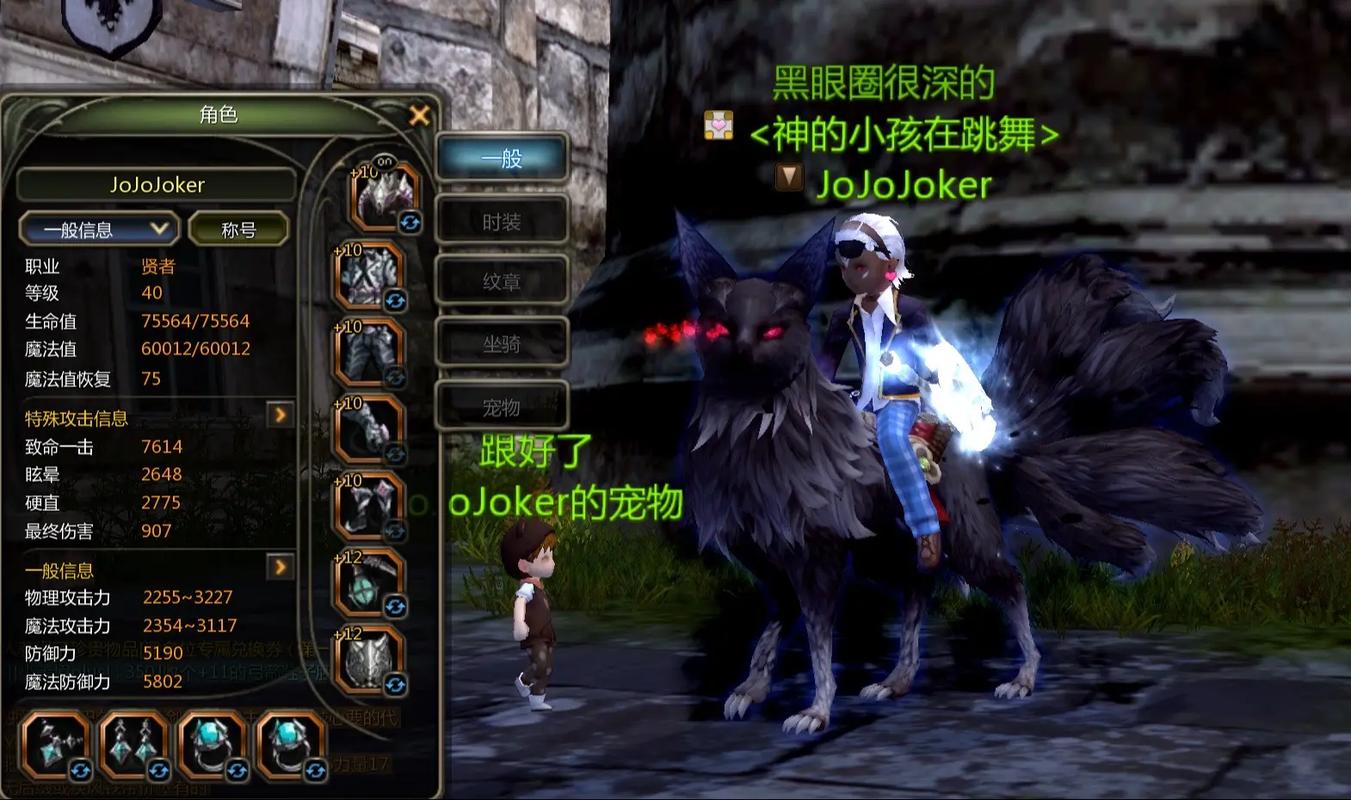The image size is (1351, 800).
Task: Click the 称号 title button
Action: tap(238, 228)
